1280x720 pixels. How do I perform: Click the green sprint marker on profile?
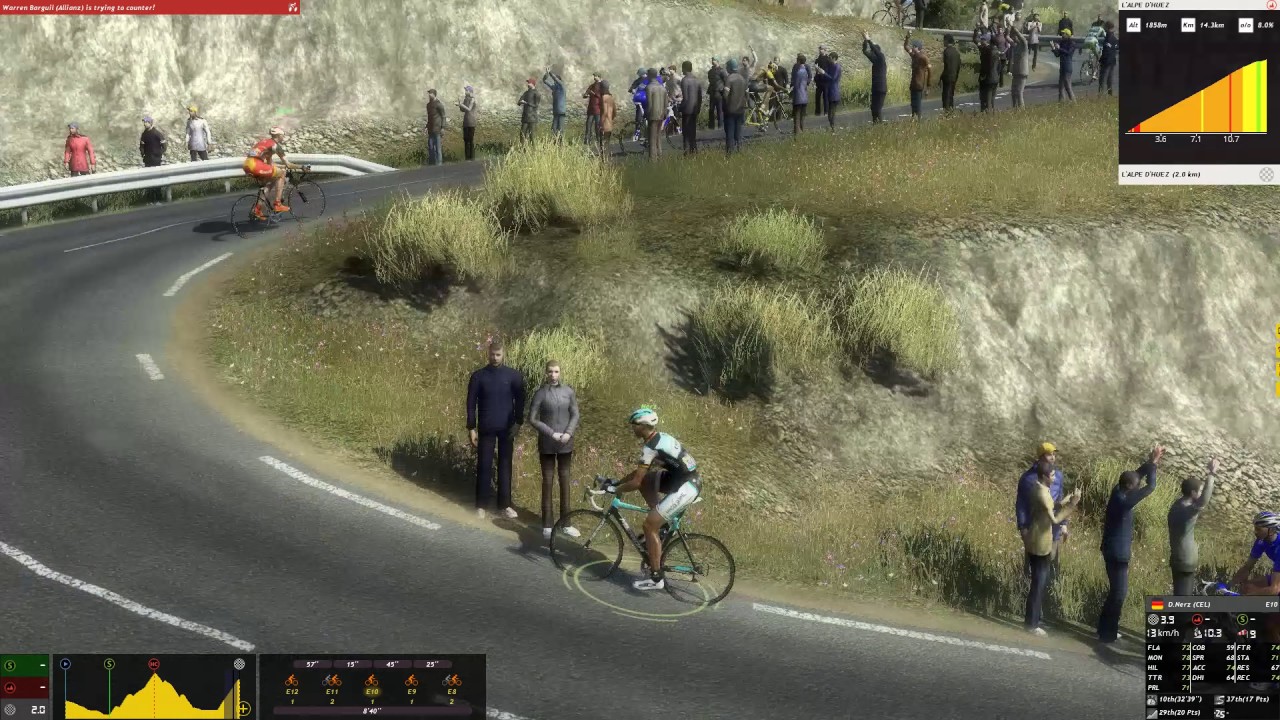click(x=109, y=664)
